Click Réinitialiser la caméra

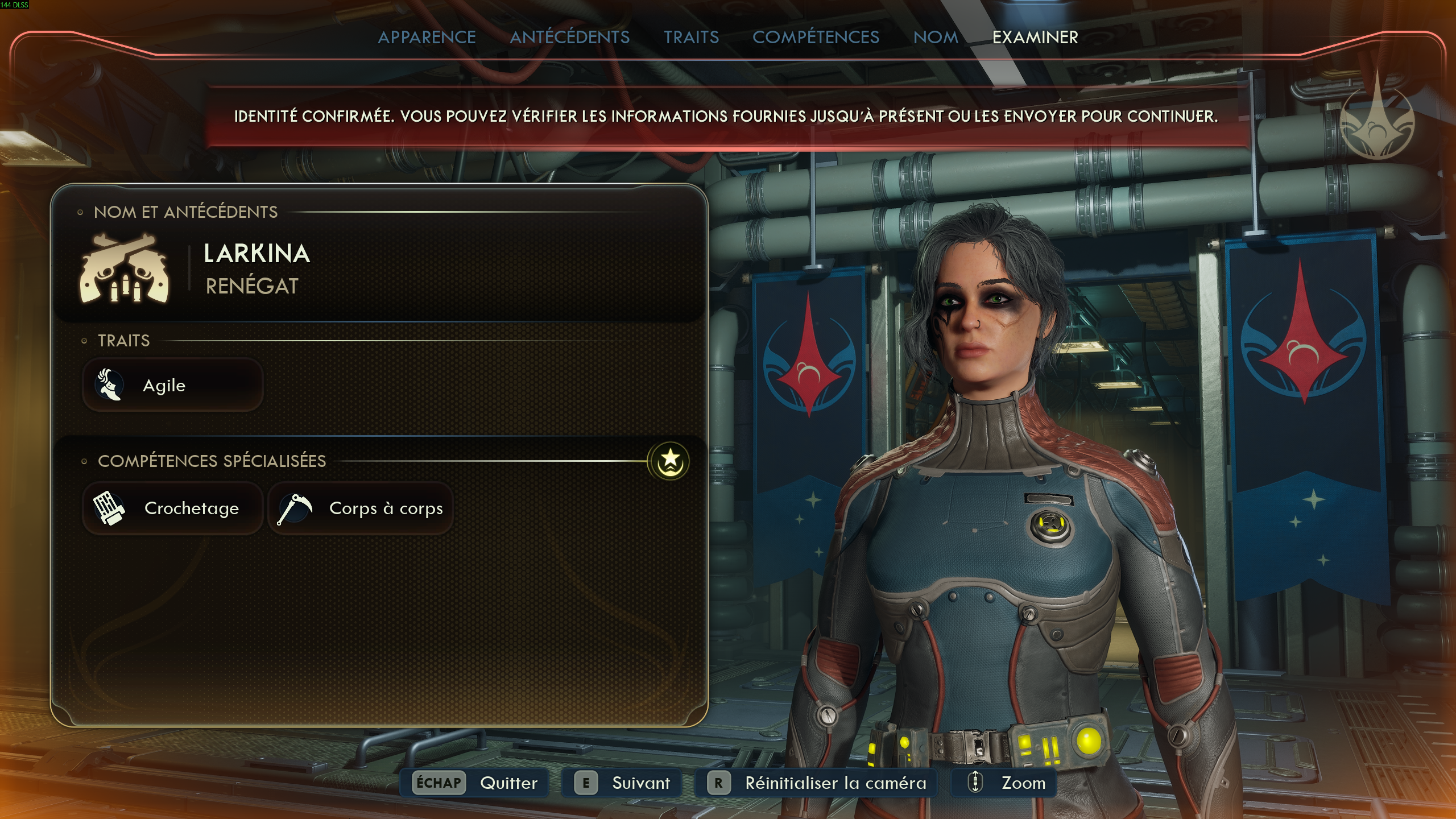tap(816, 783)
